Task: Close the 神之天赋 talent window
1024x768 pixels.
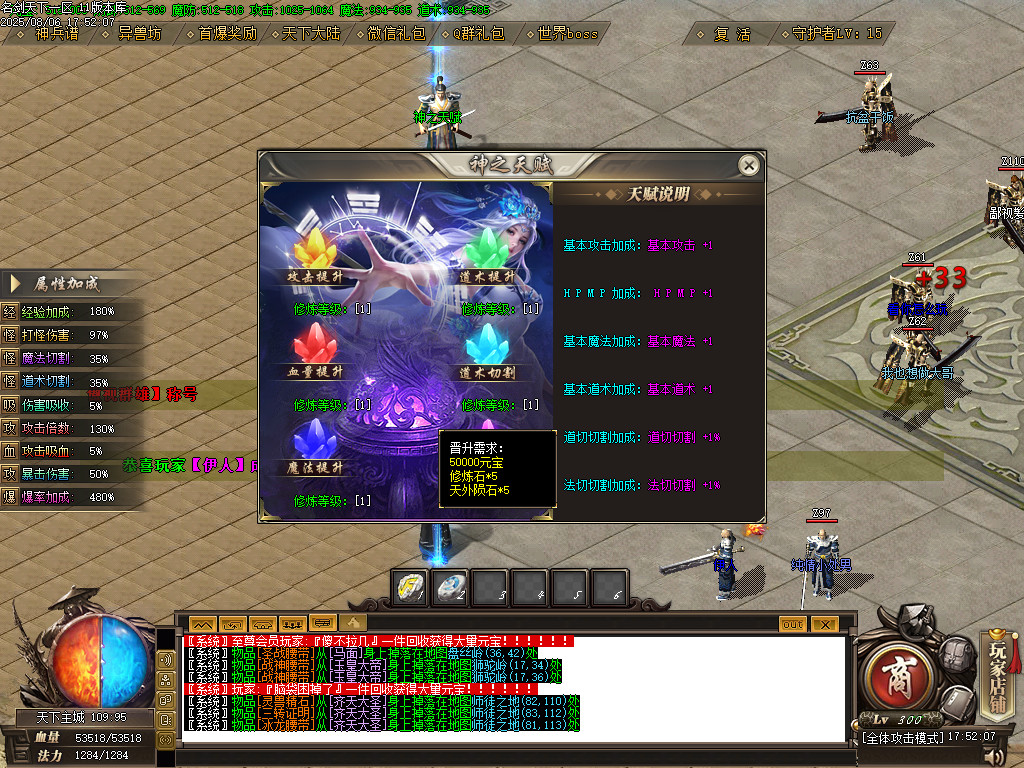Action: click(x=747, y=165)
